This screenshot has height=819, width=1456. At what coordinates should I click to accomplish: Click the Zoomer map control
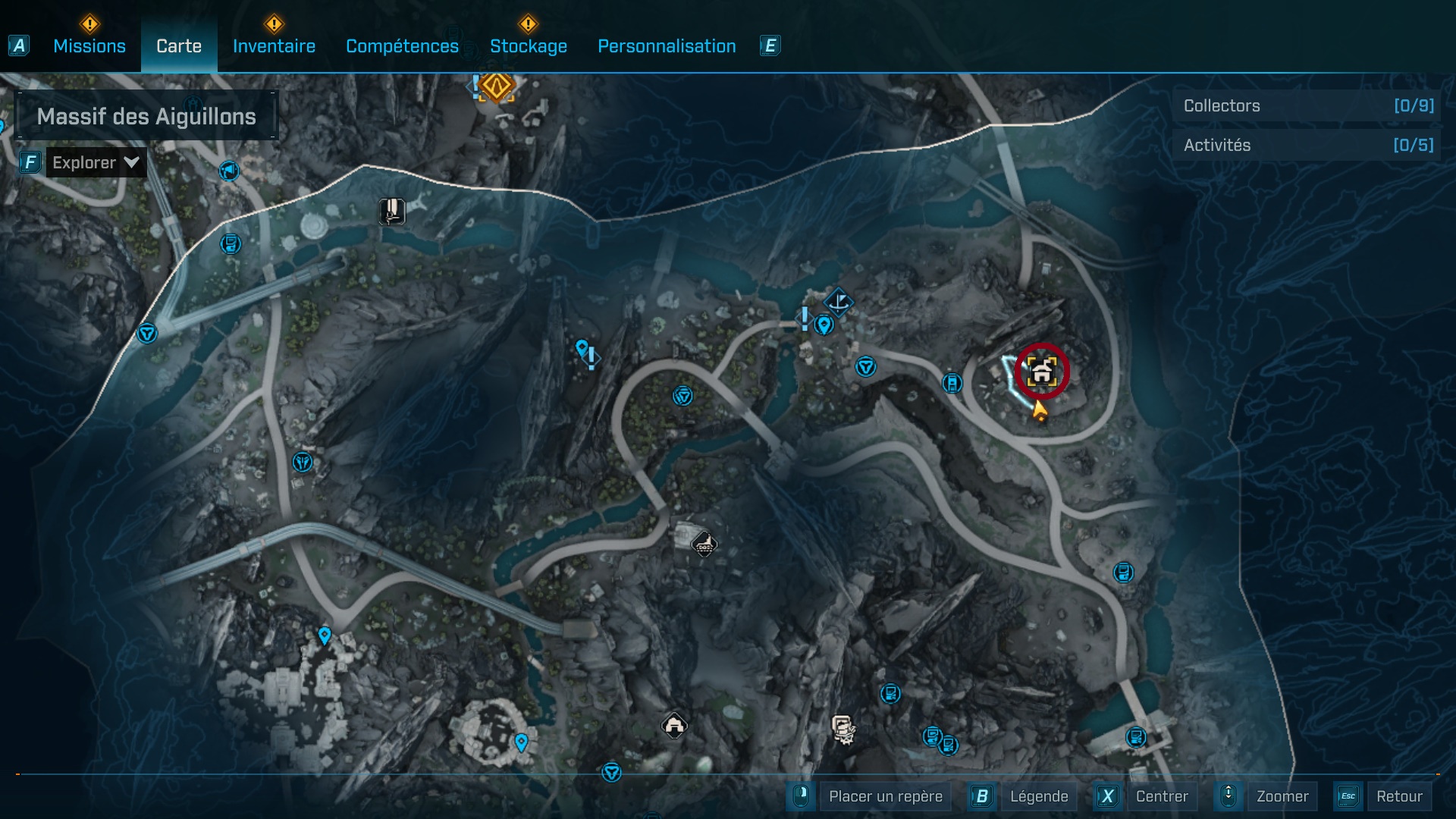[1282, 796]
